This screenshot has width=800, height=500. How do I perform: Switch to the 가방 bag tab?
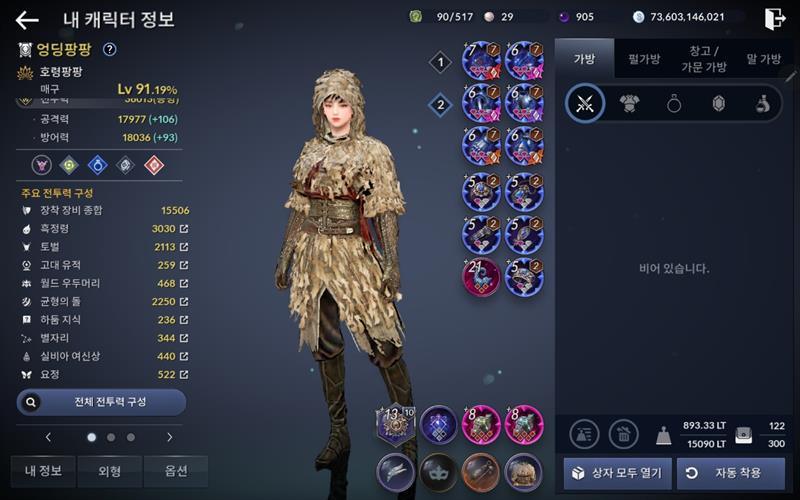(584, 59)
